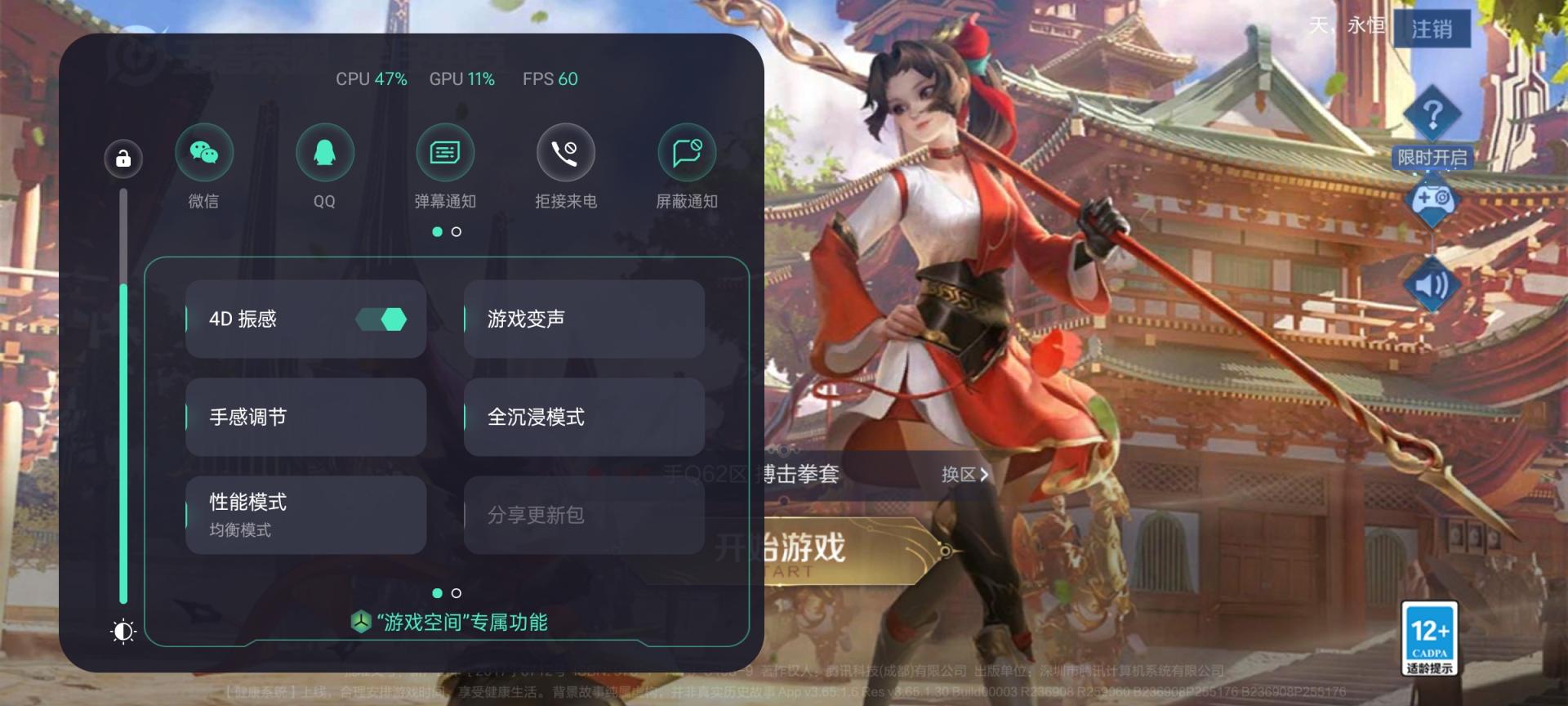Toggle off the 4D 振感 switch
Viewport: 1568px width, 706px height.
[x=381, y=319]
